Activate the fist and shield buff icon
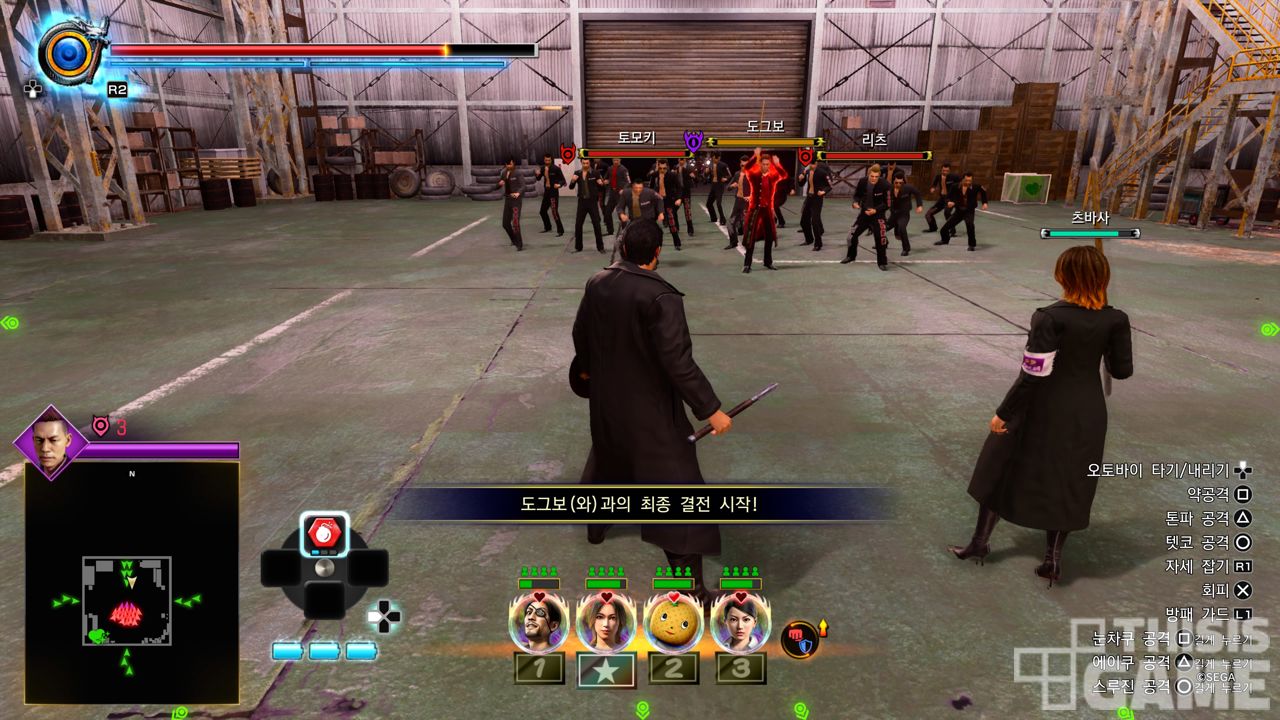 [x=800, y=638]
